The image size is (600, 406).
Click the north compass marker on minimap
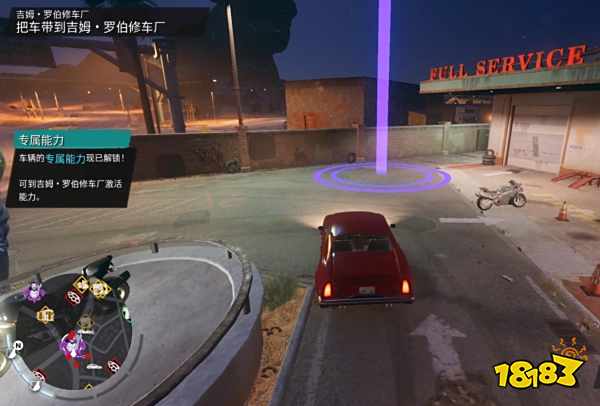coord(18,343)
